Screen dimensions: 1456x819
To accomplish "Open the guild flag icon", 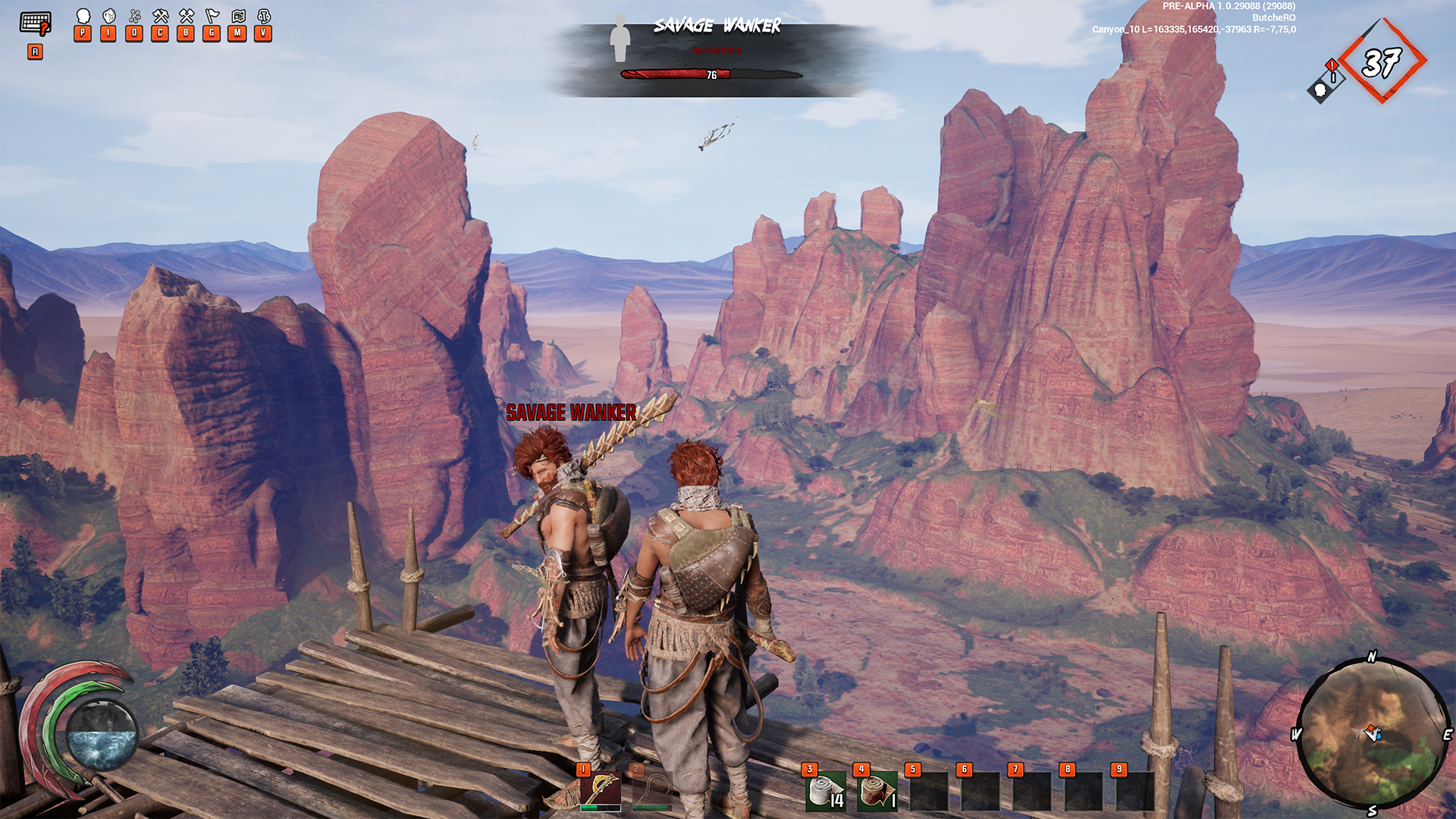I will [x=212, y=17].
